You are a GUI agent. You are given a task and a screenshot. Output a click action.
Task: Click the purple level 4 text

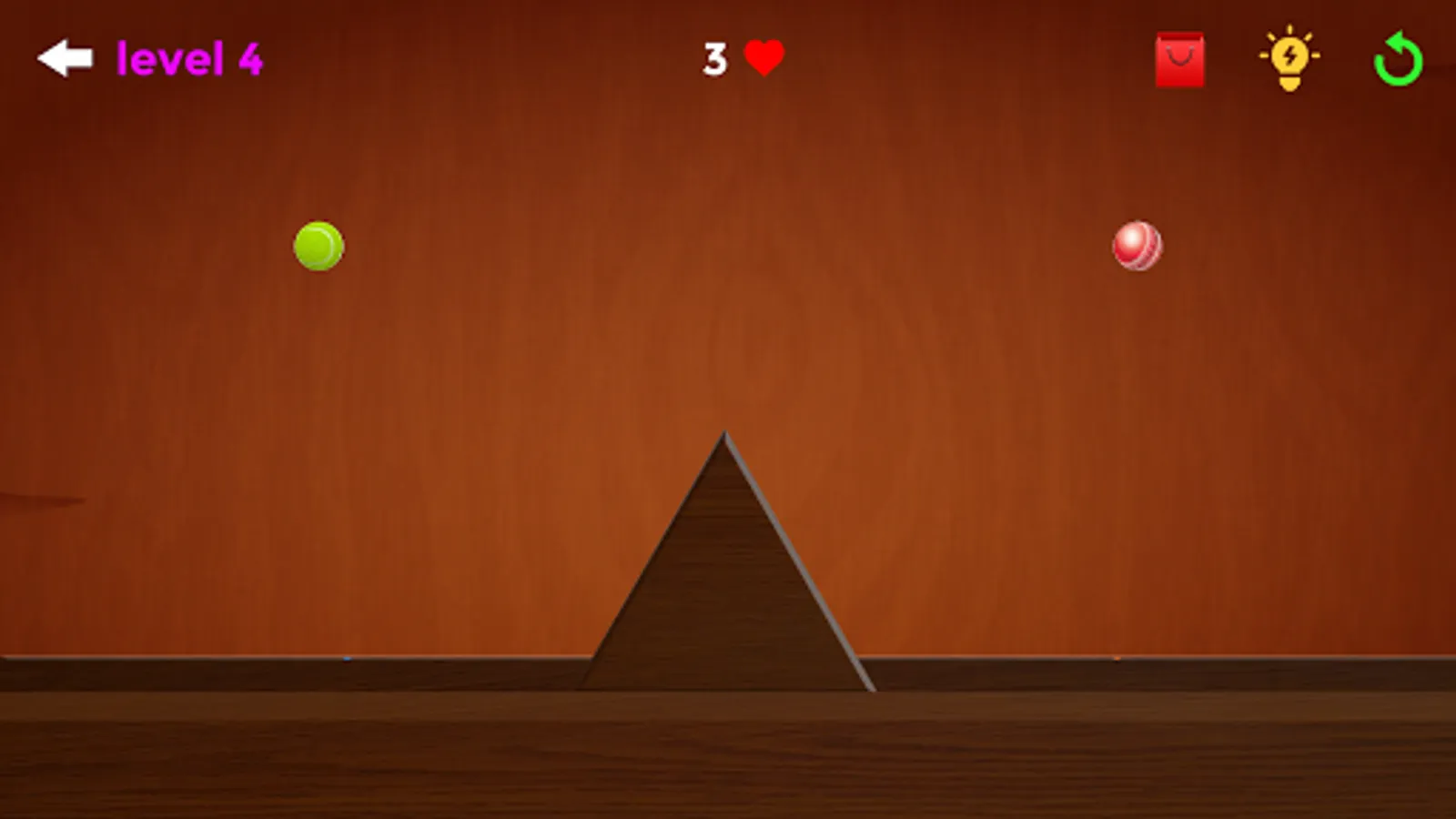(x=189, y=57)
